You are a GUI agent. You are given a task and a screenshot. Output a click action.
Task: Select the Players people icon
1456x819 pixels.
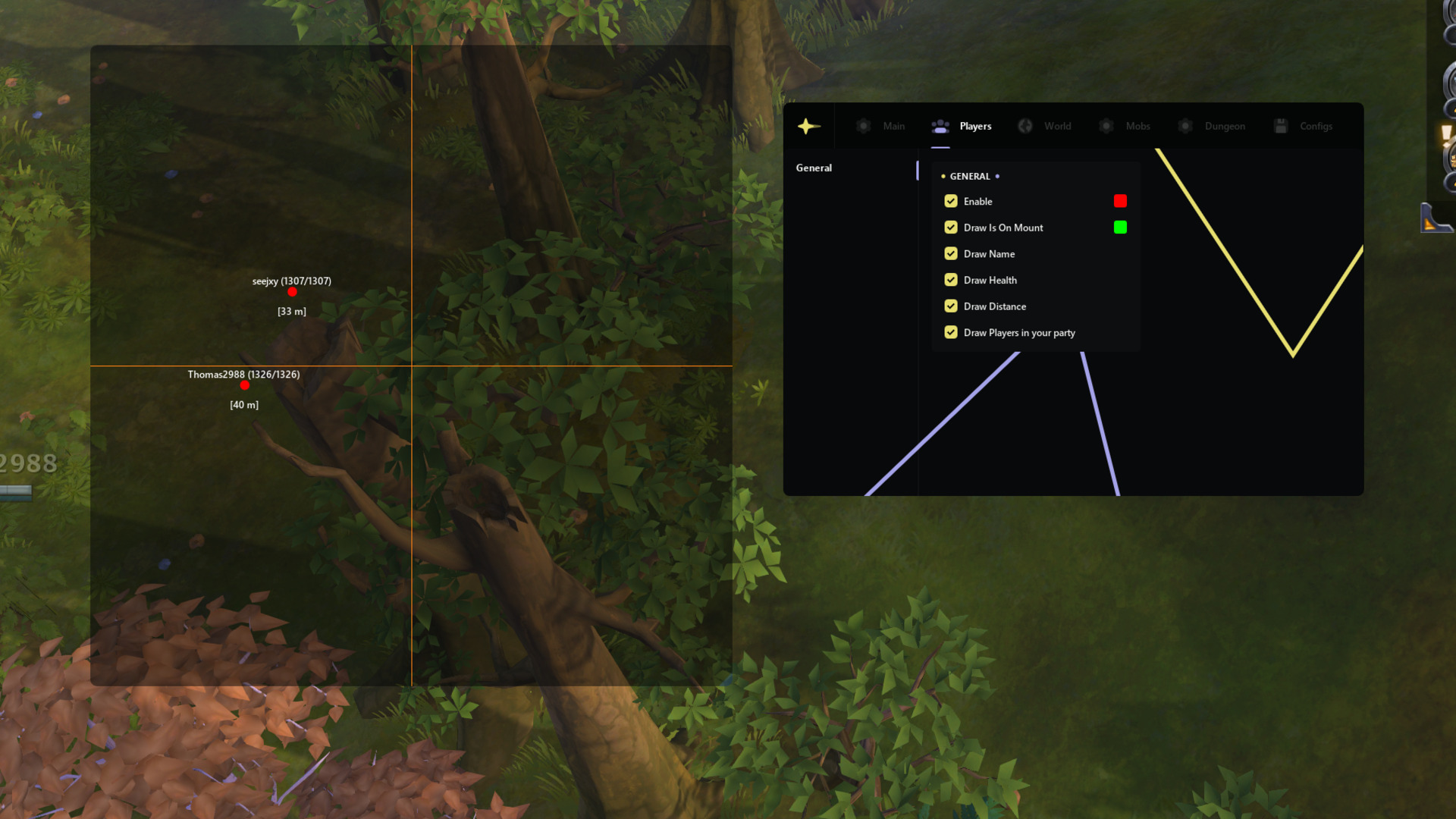(x=940, y=126)
